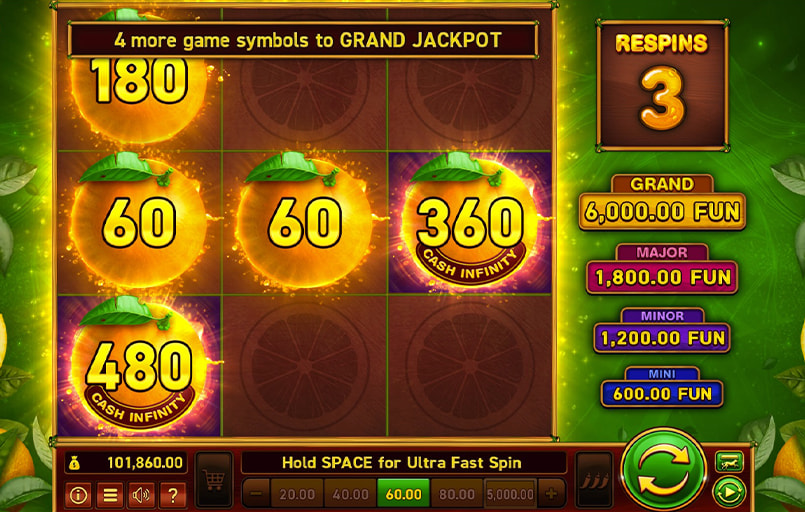Decrease the bet with minus button
The height and width of the screenshot is (512, 805).
(x=256, y=494)
